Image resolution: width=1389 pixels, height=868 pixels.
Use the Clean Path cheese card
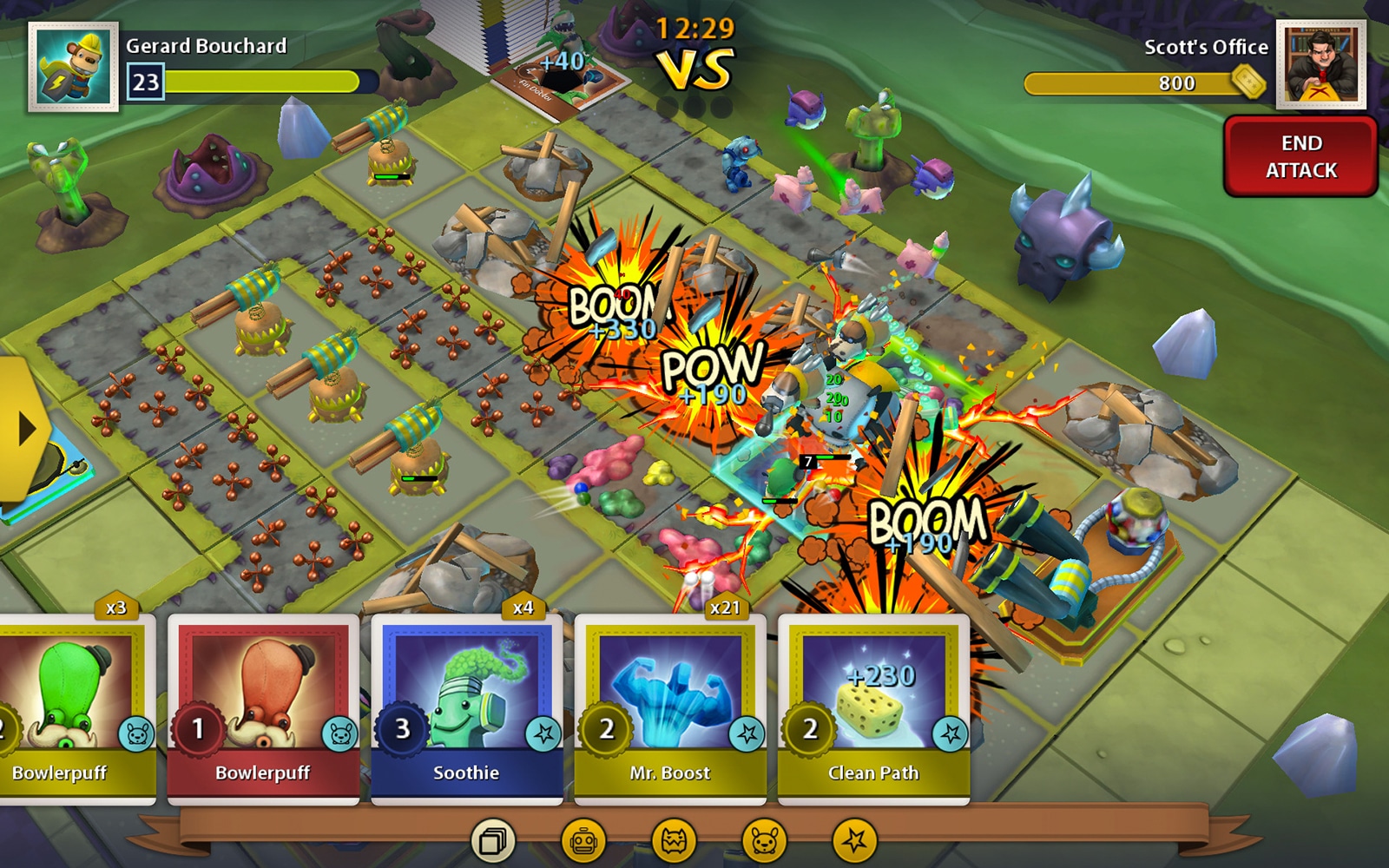pos(873,707)
